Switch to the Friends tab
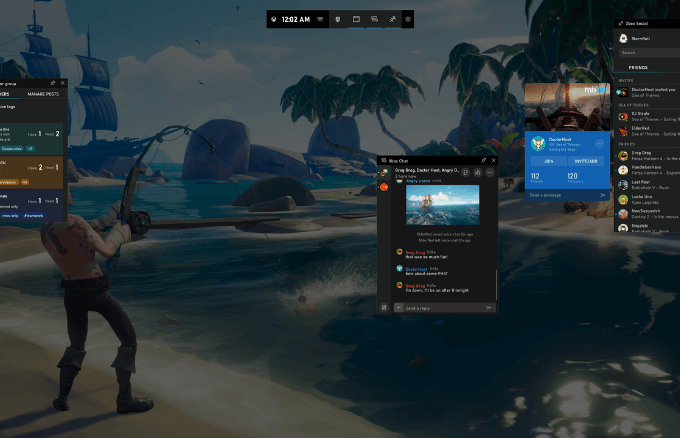 (x=637, y=68)
